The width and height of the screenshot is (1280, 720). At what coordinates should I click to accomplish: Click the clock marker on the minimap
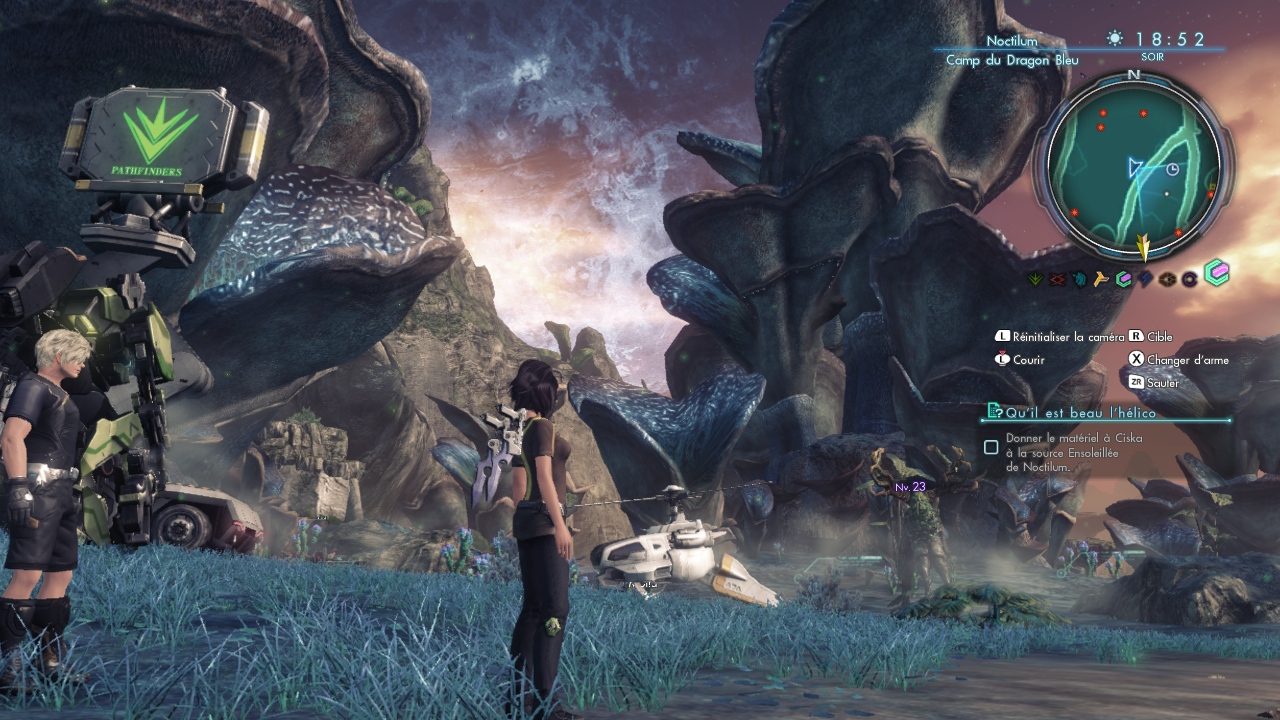[1173, 169]
